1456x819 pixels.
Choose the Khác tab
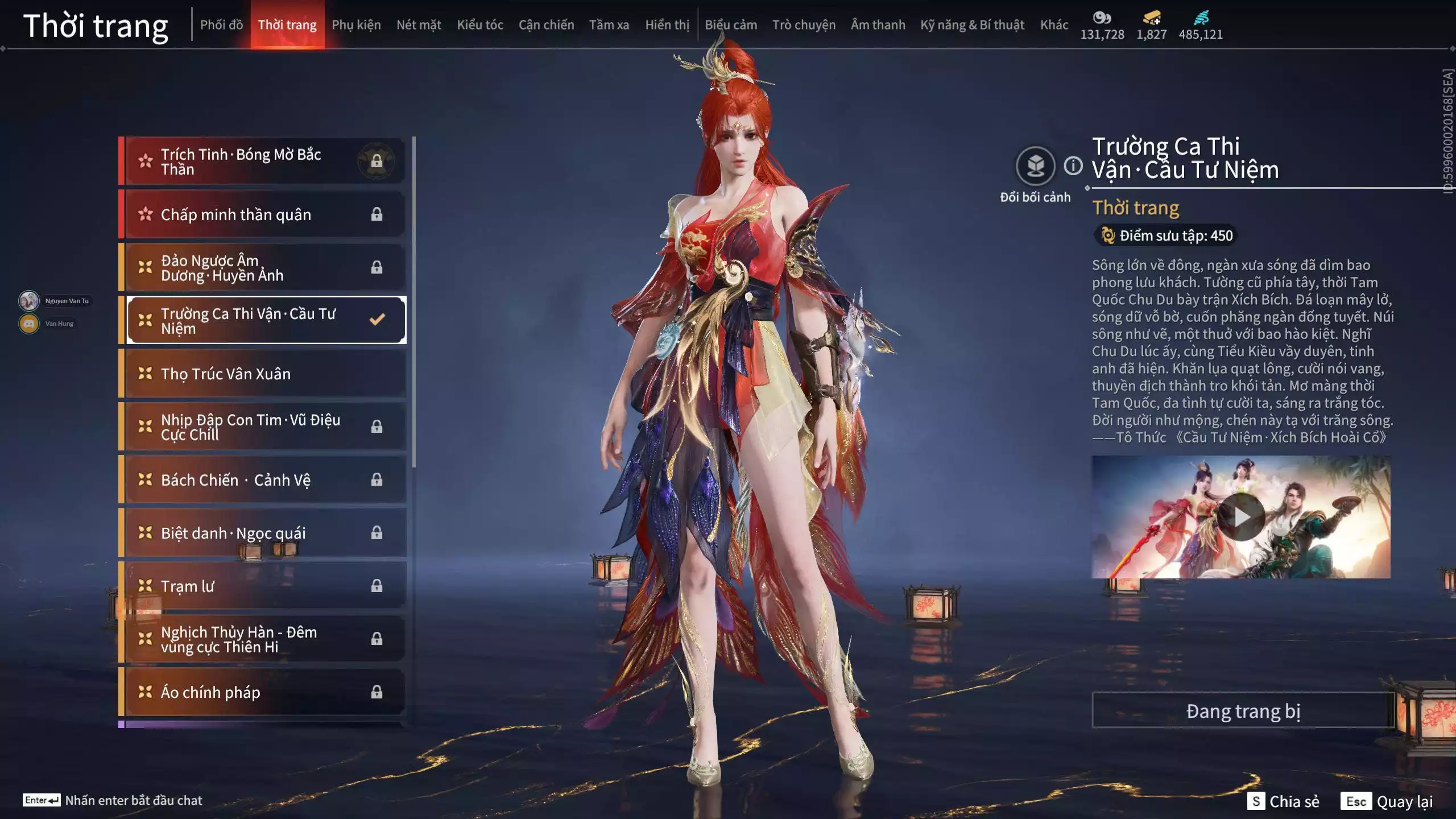(x=1054, y=25)
